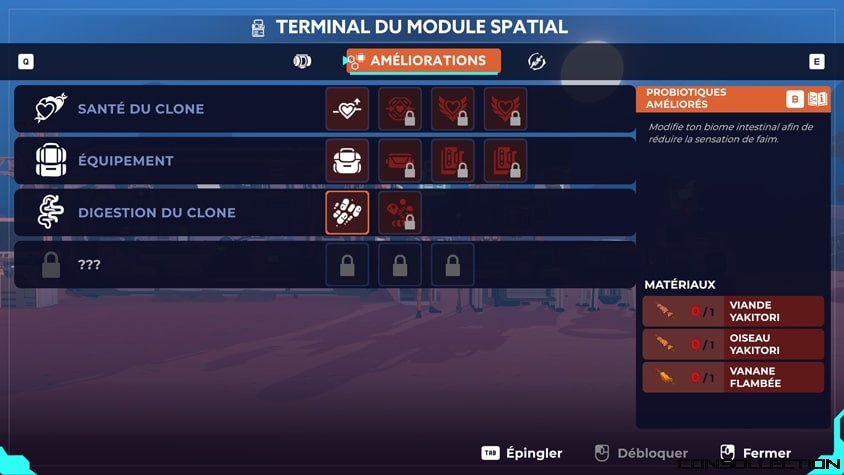This screenshot has width=844, height=475.
Task: Select the Viande Yakitori material row
Action: [x=733, y=311]
